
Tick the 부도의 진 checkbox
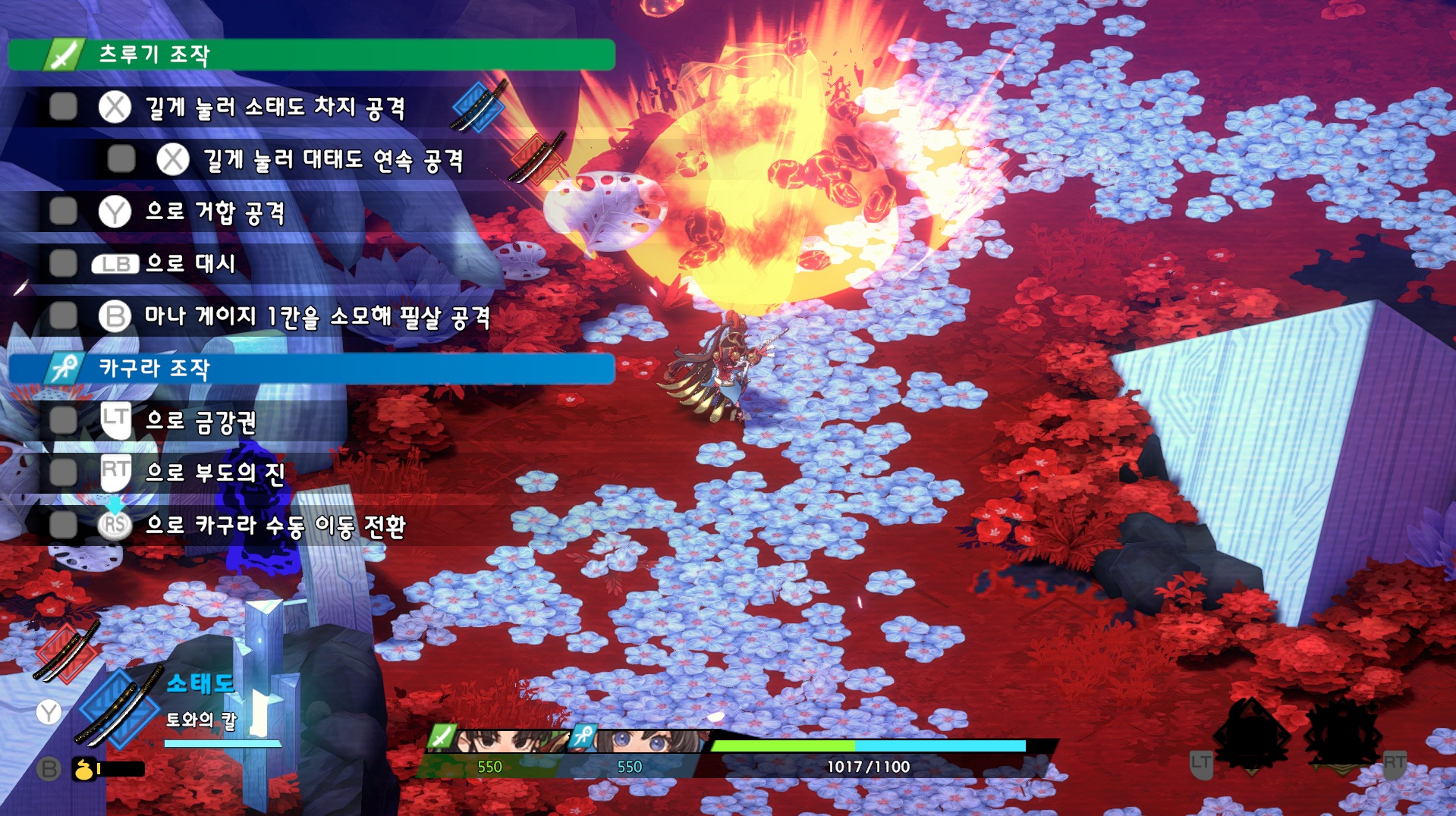tap(63, 472)
